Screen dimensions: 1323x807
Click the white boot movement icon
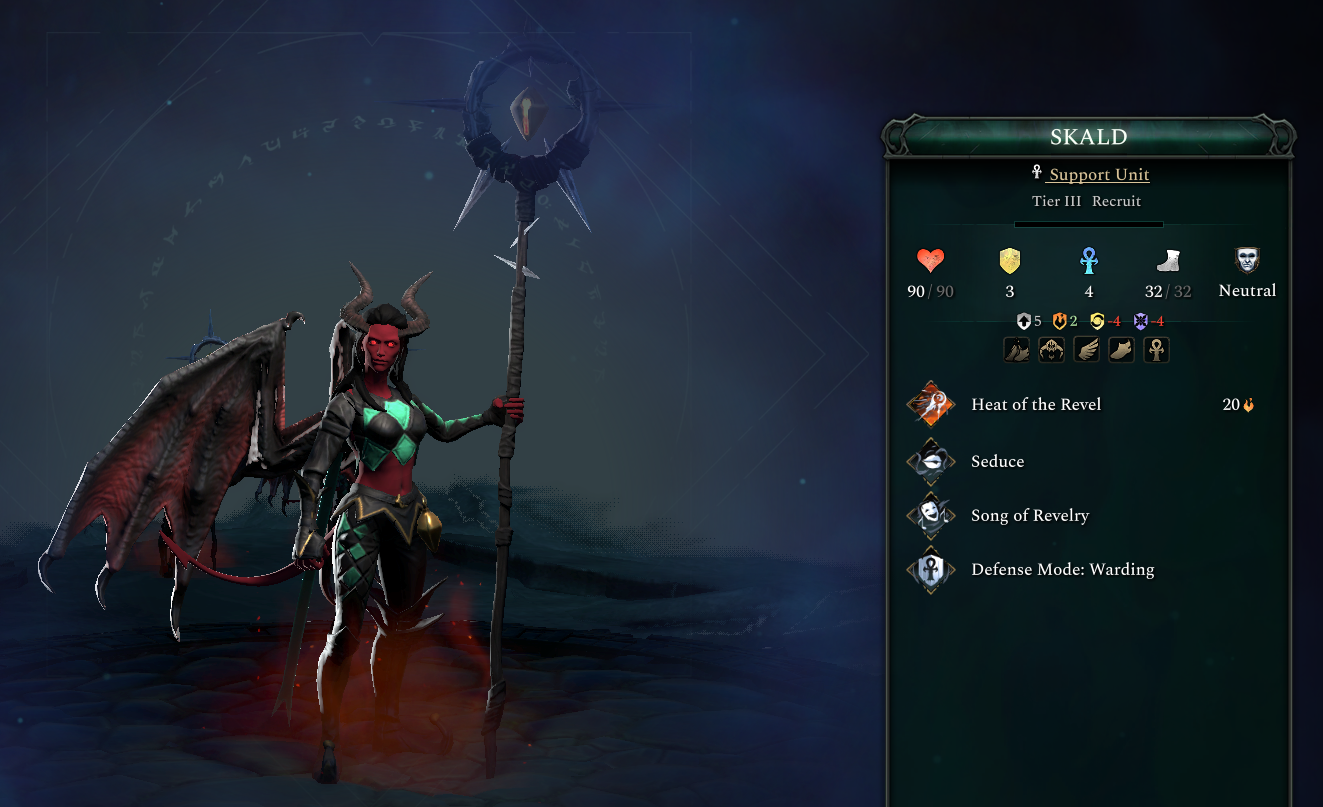1167,262
